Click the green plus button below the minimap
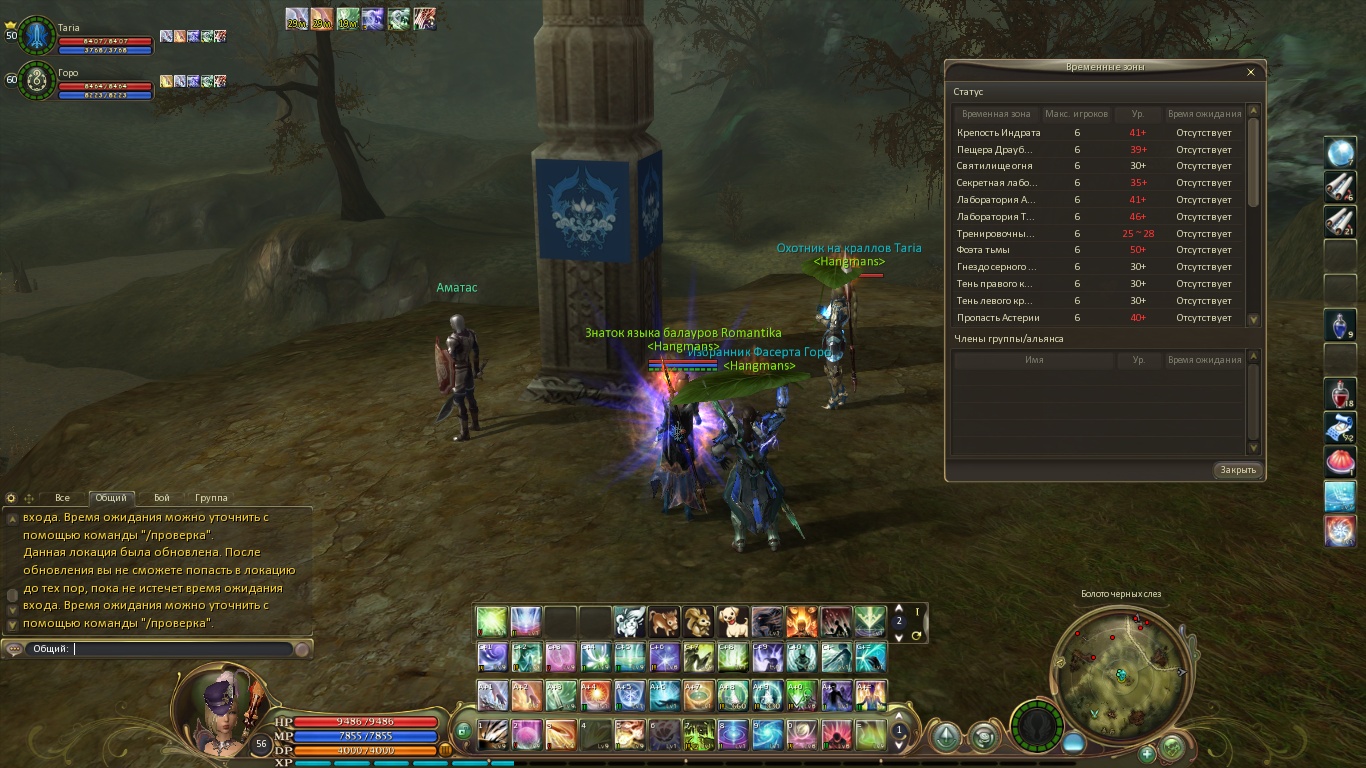This screenshot has width=1366, height=768. click(x=1147, y=753)
